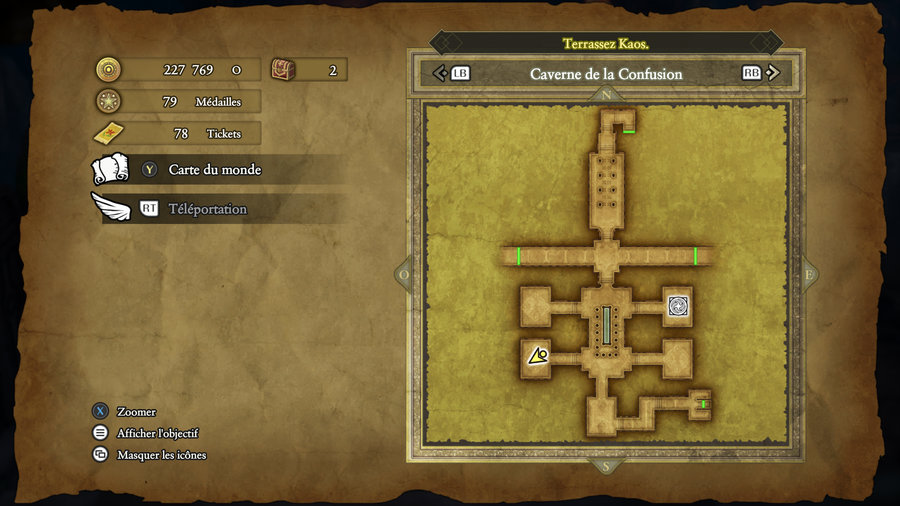Open the Carte du monde entry
The width and height of the screenshot is (900, 506).
214,170
